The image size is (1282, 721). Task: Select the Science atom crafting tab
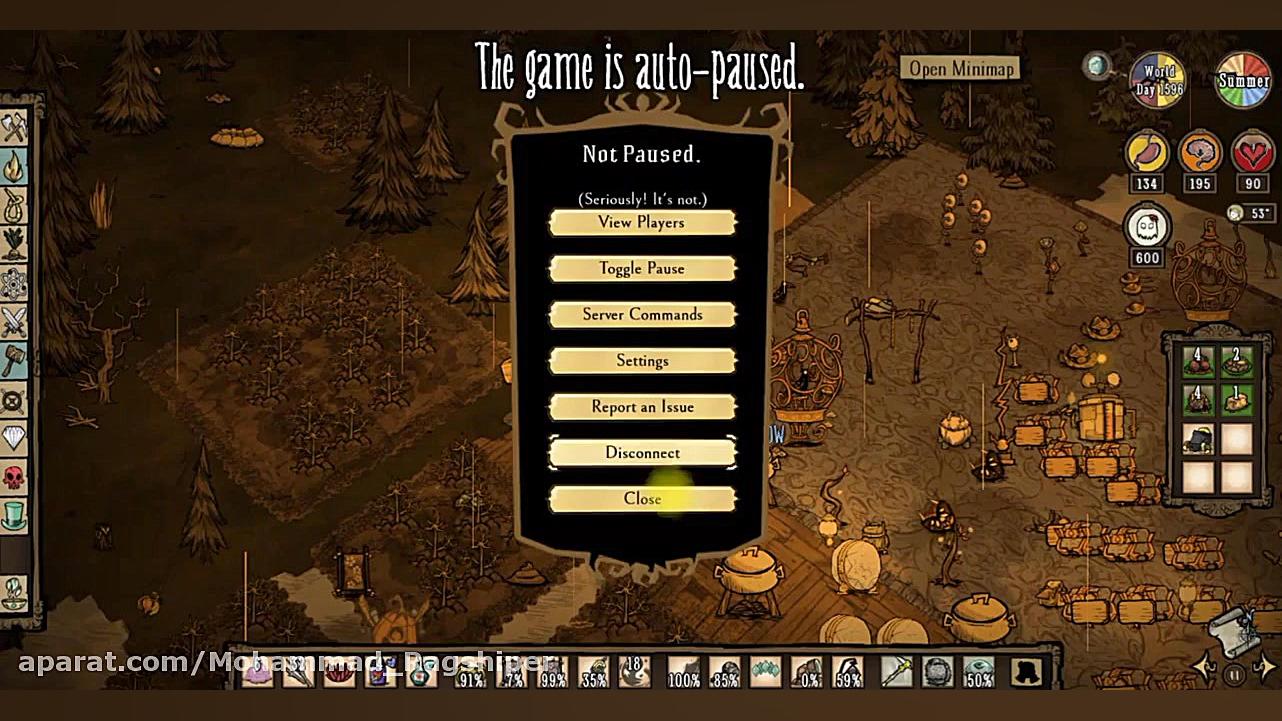click(14, 283)
